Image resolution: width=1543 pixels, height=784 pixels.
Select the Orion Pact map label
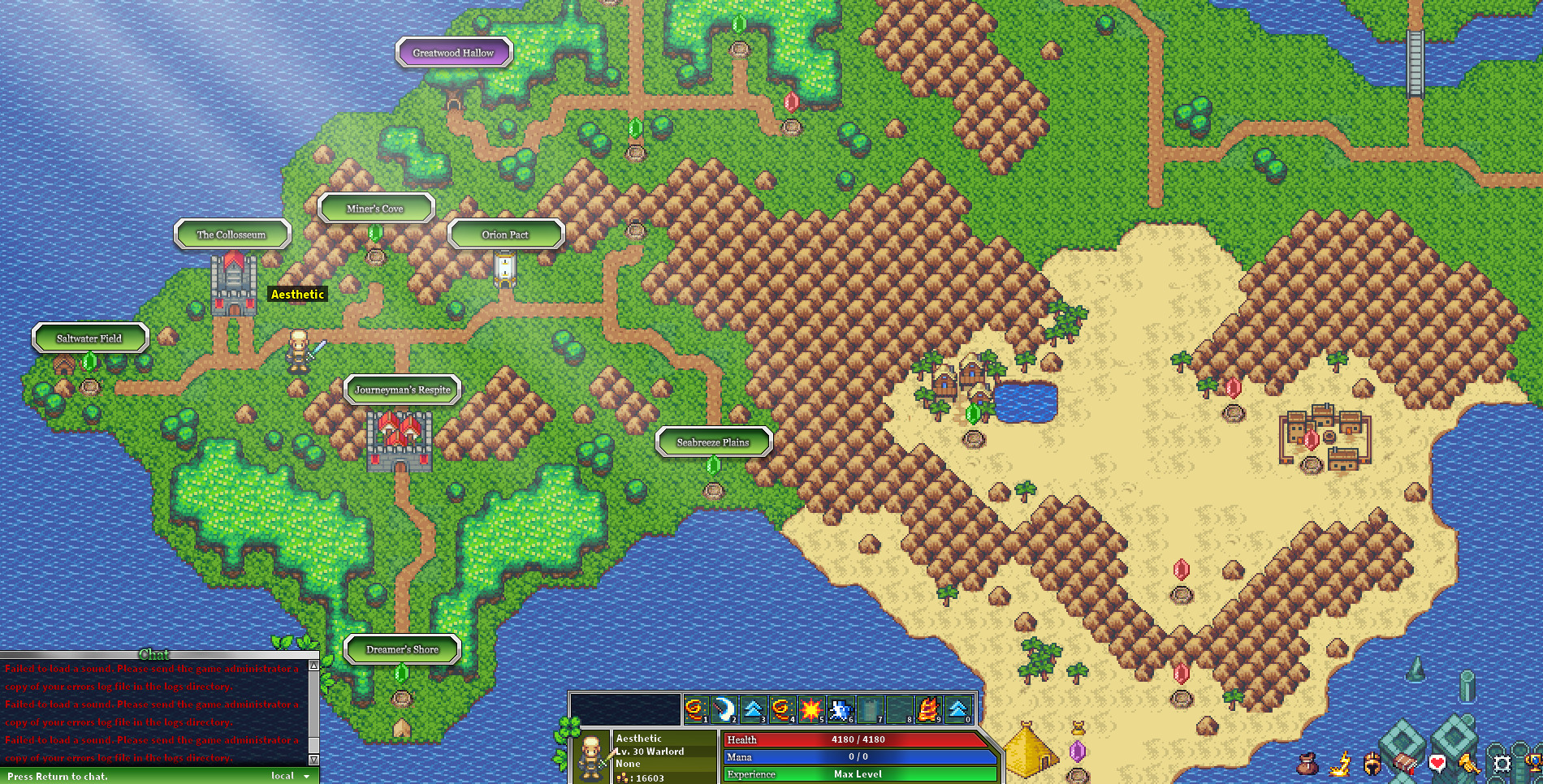coord(506,234)
